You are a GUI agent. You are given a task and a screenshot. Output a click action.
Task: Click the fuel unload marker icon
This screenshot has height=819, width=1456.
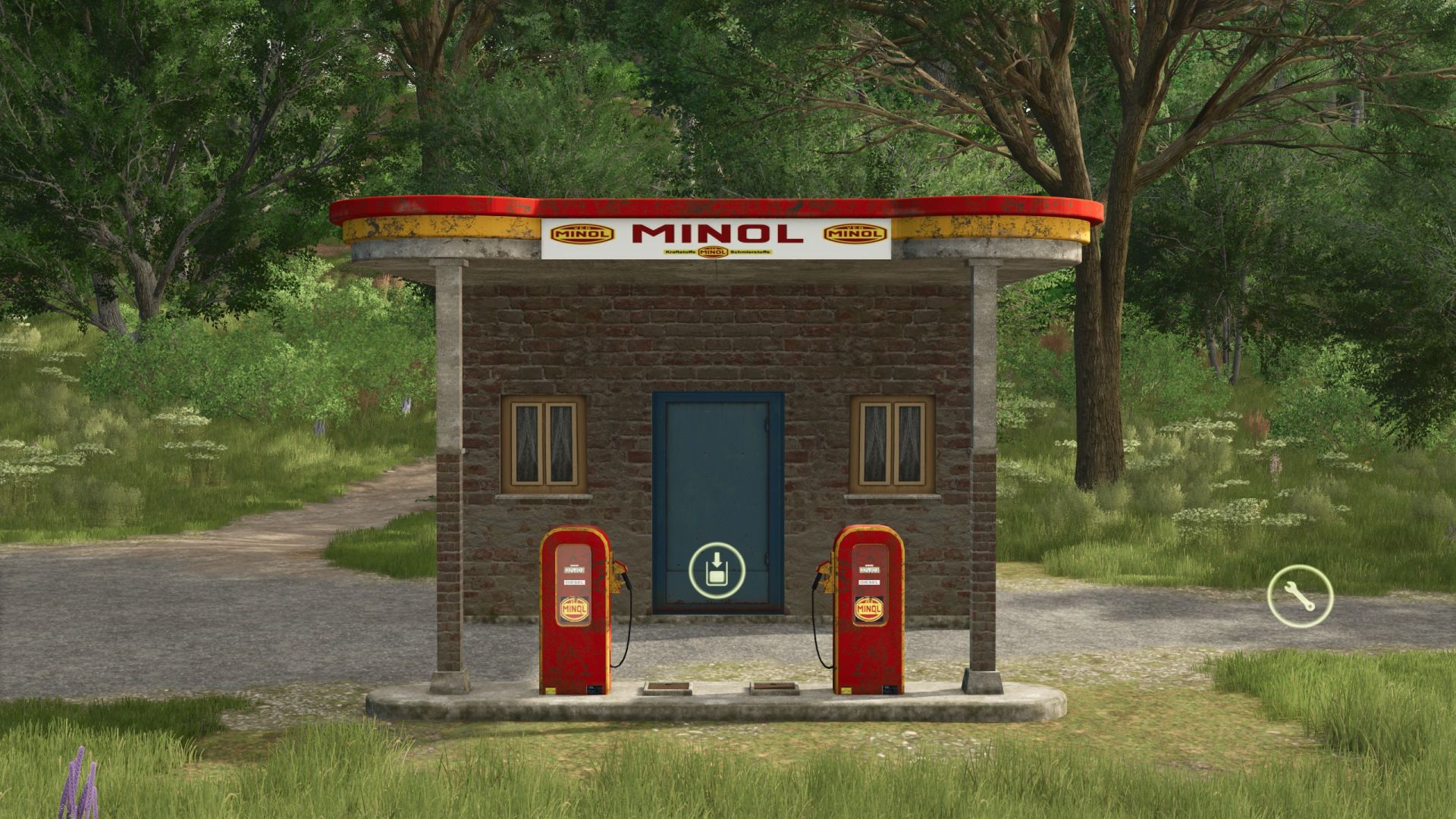coord(717,570)
